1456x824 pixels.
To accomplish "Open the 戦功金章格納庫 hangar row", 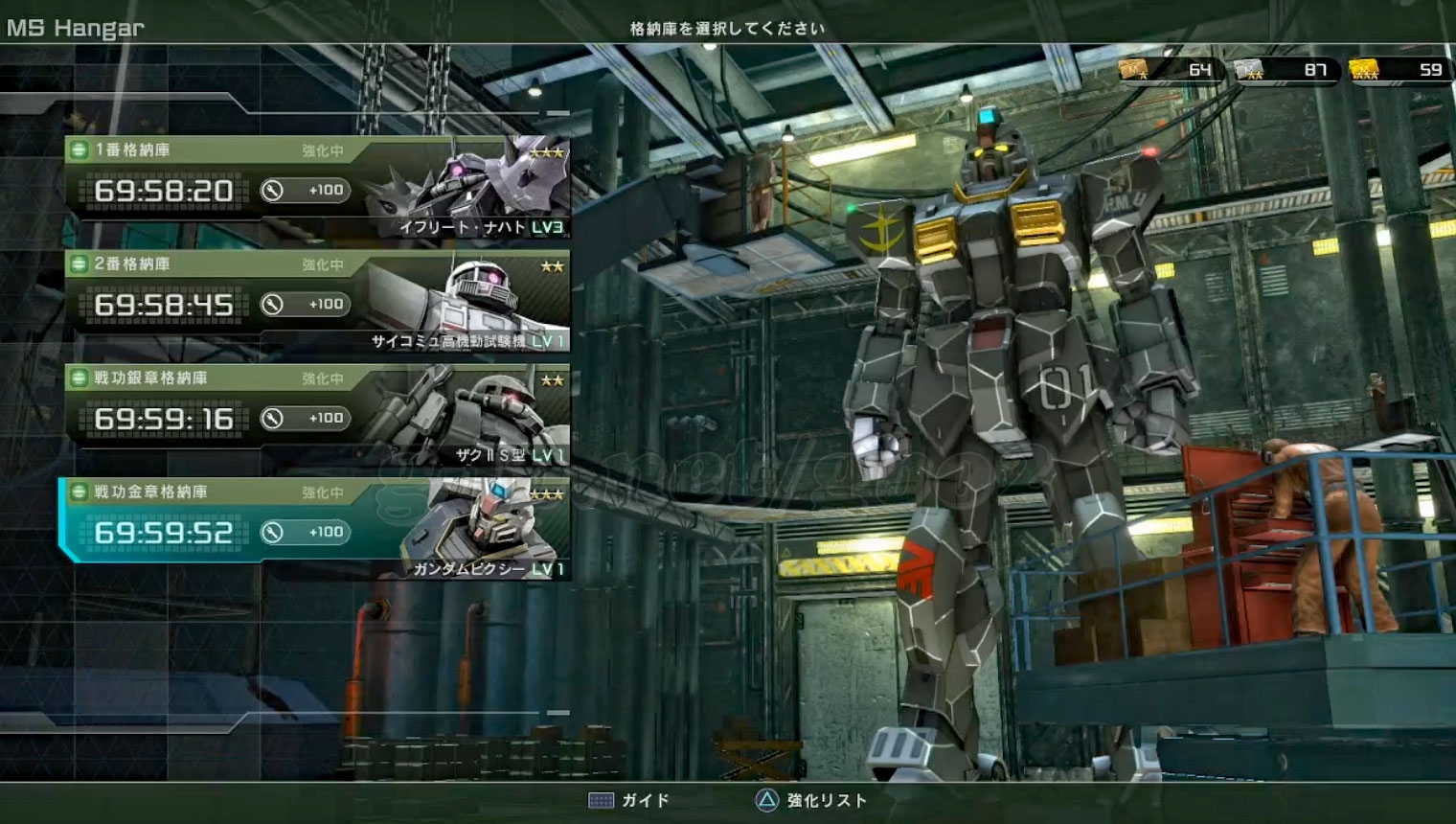I will pyautogui.click(x=316, y=529).
